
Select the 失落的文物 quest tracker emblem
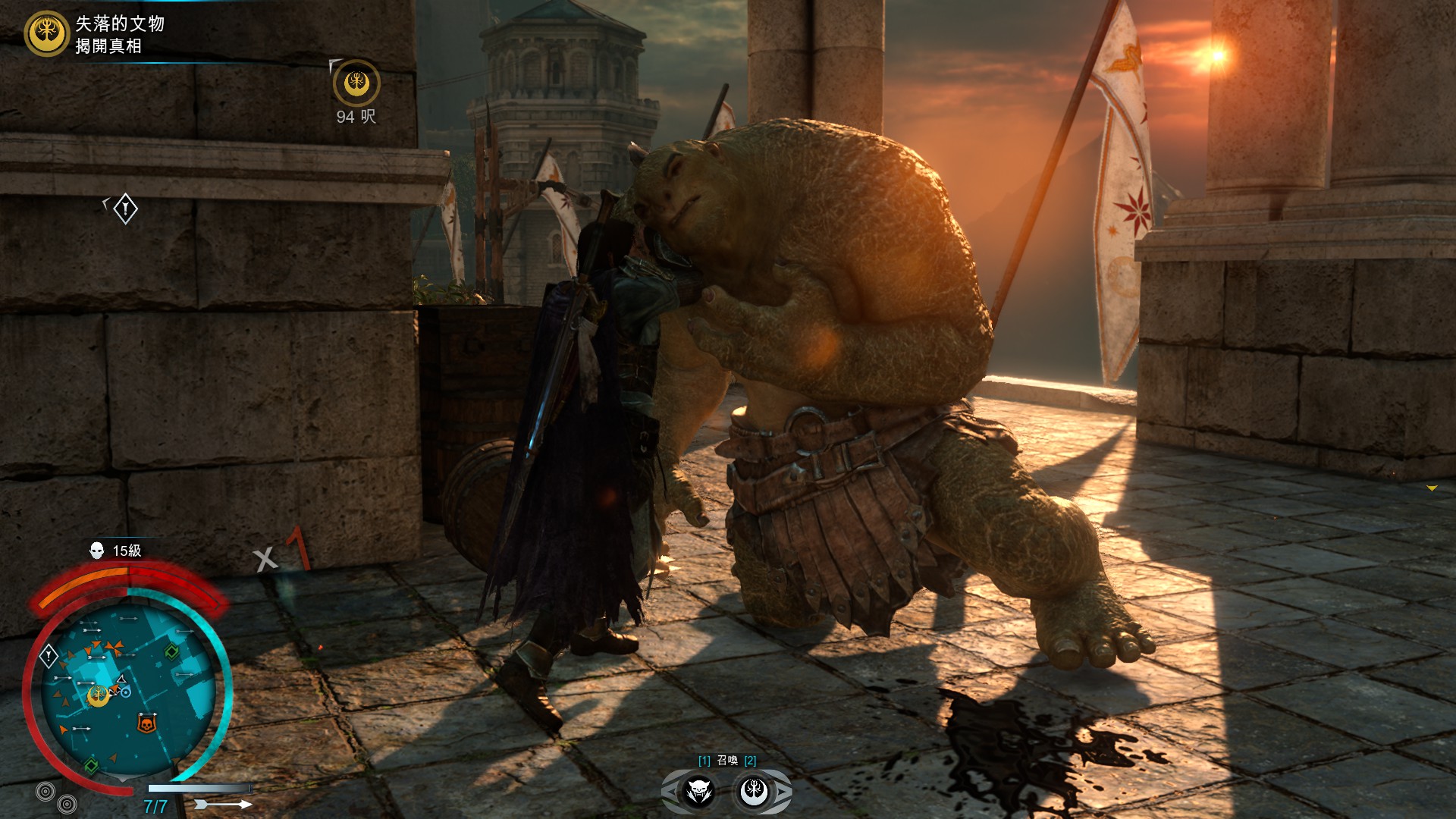click(46, 33)
